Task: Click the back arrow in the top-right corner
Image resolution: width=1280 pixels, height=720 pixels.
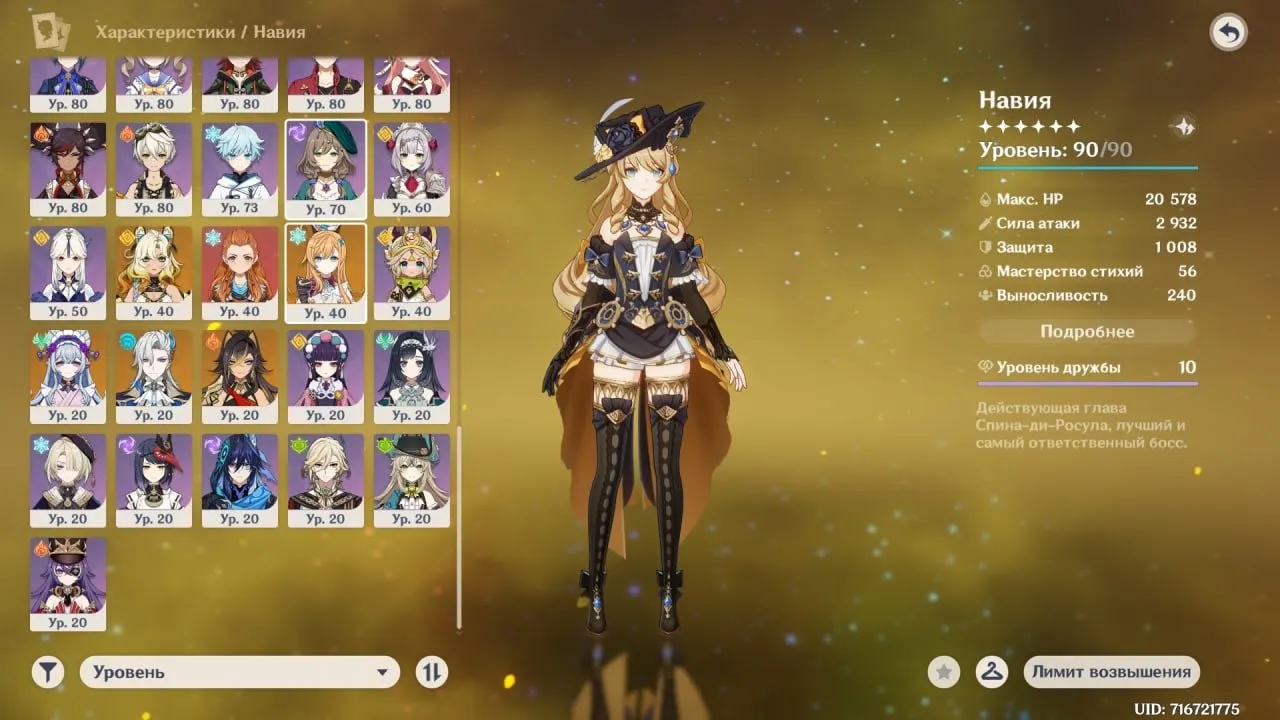Action: tap(1228, 31)
